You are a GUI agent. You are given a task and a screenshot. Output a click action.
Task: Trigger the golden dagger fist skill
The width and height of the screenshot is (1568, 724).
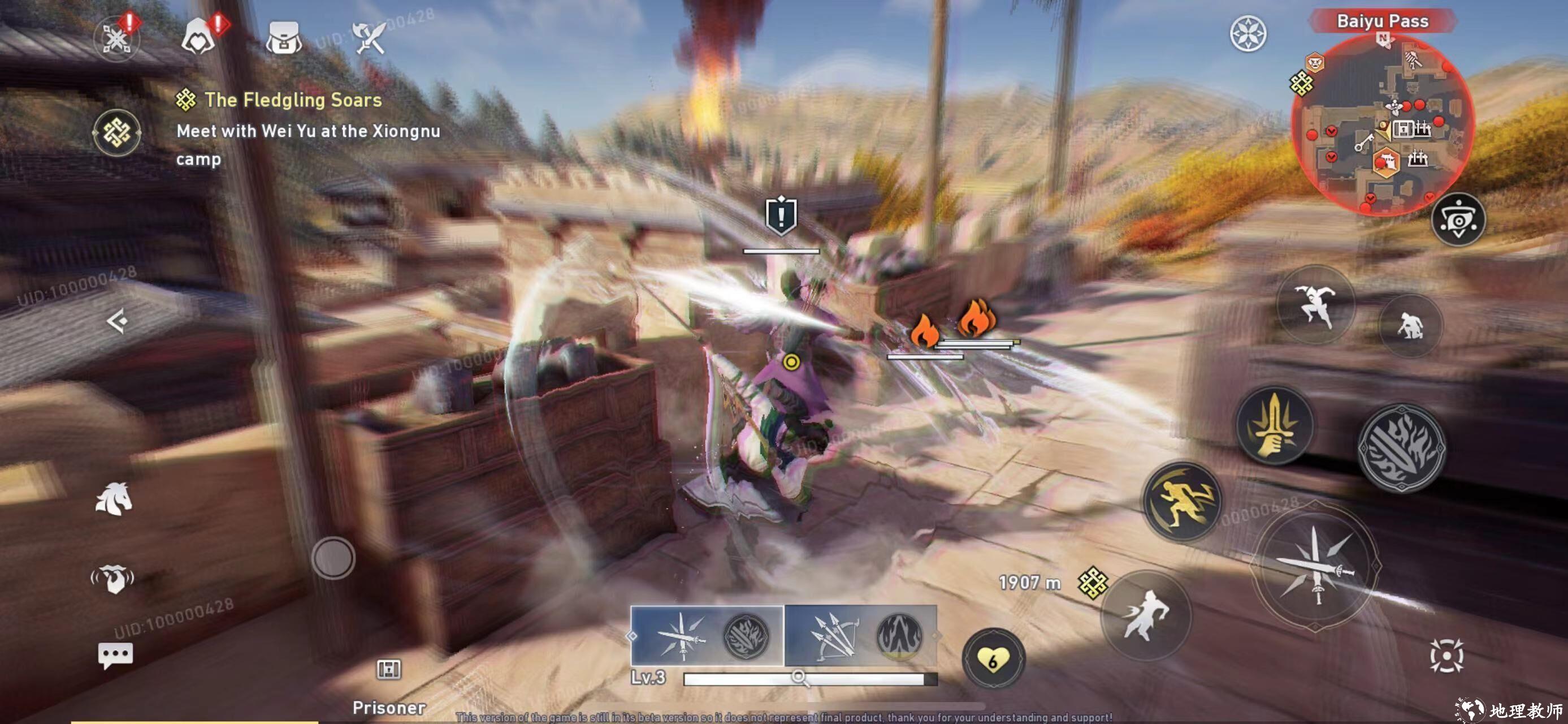(1274, 425)
